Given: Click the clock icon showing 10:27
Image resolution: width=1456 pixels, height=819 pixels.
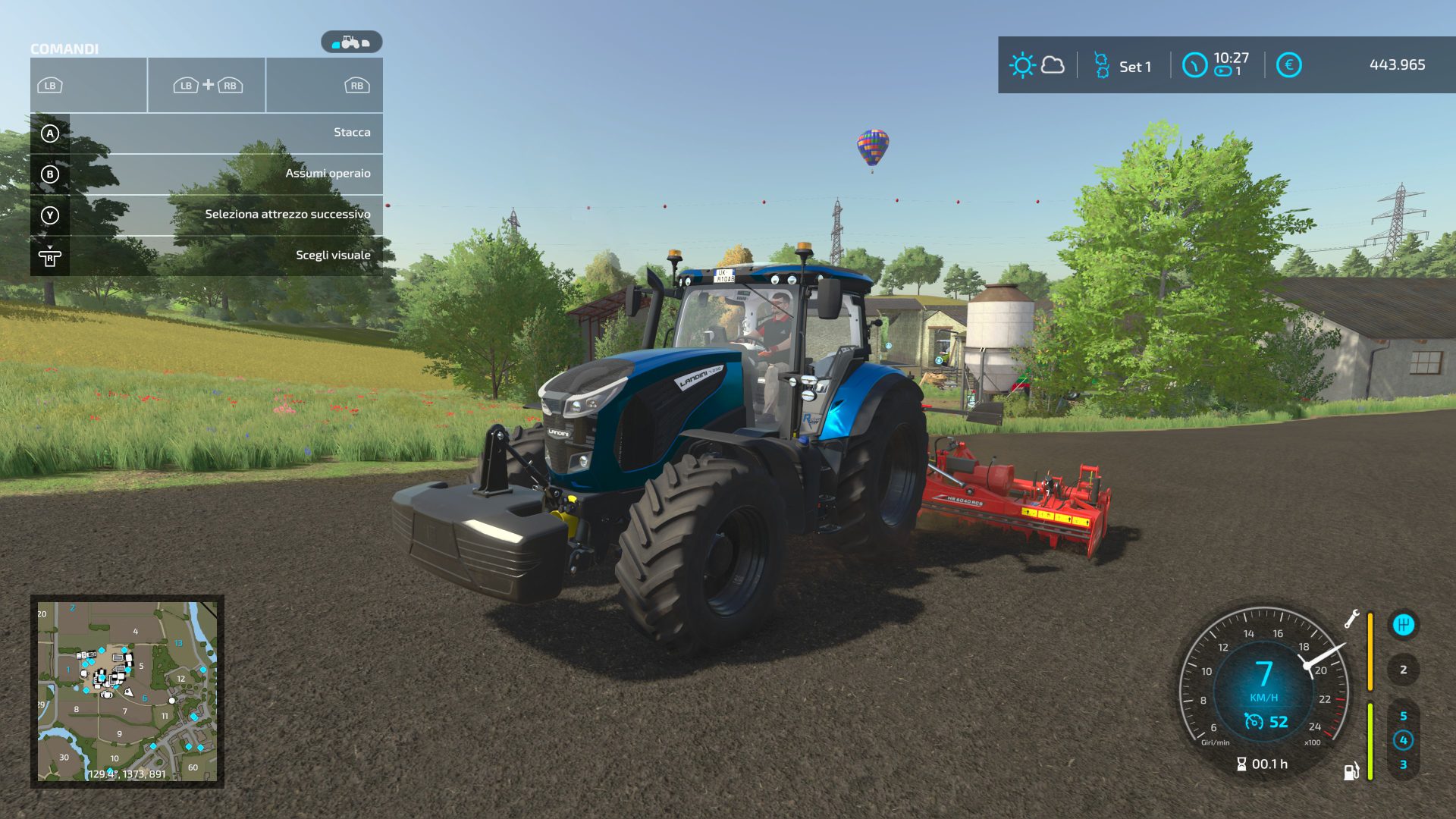Looking at the screenshot, I should (x=1197, y=65).
